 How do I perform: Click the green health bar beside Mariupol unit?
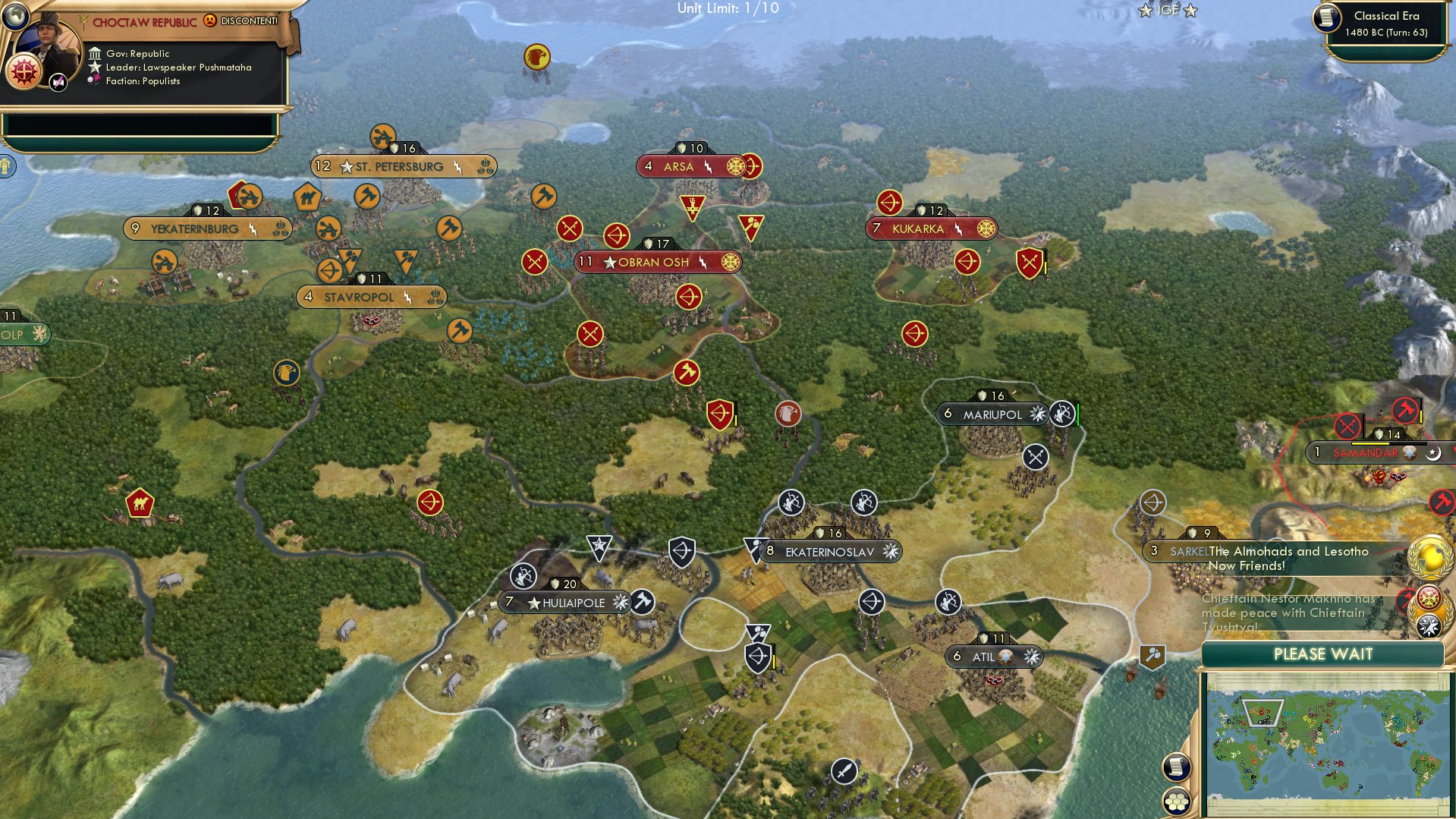1077,415
